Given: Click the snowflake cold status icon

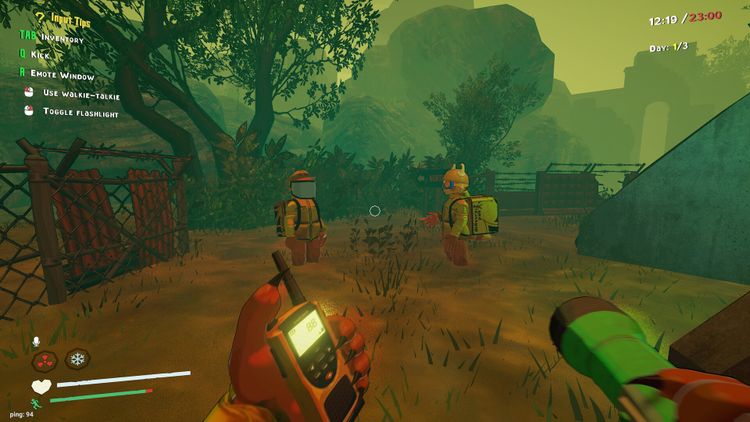Looking at the screenshot, I should [77, 359].
